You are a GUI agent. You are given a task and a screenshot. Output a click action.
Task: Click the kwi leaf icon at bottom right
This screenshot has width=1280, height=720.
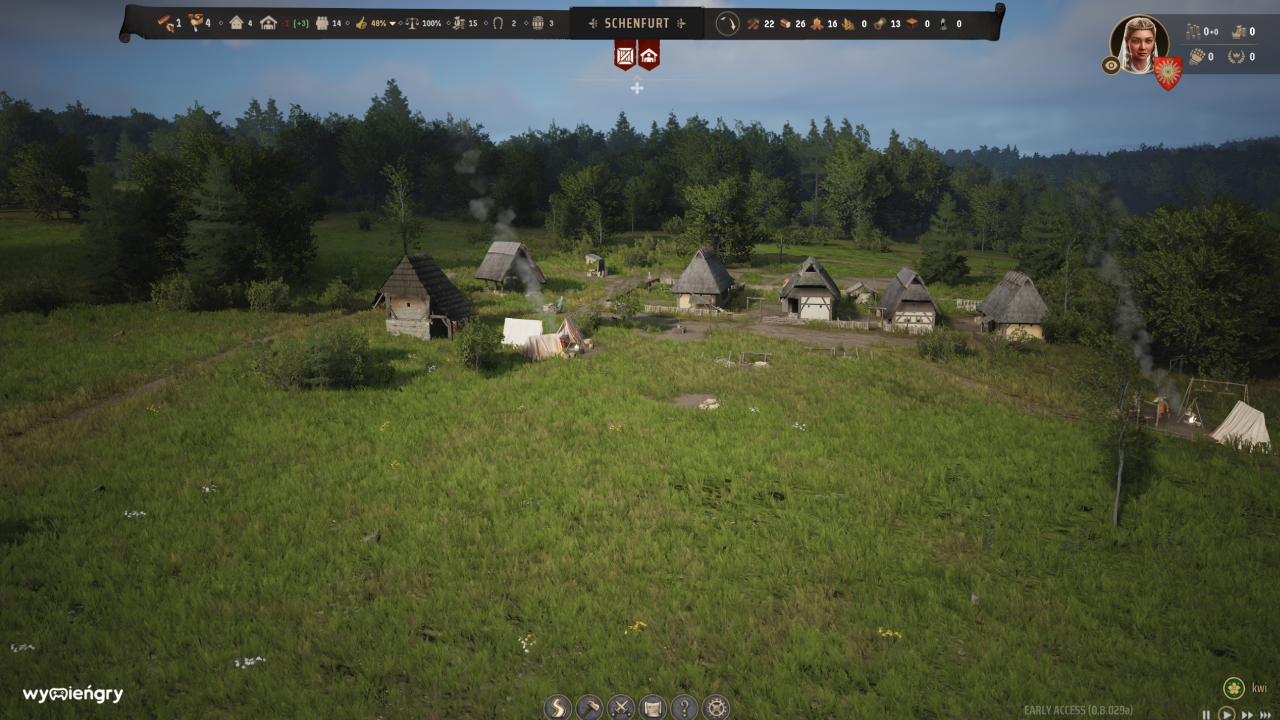[1234, 689]
